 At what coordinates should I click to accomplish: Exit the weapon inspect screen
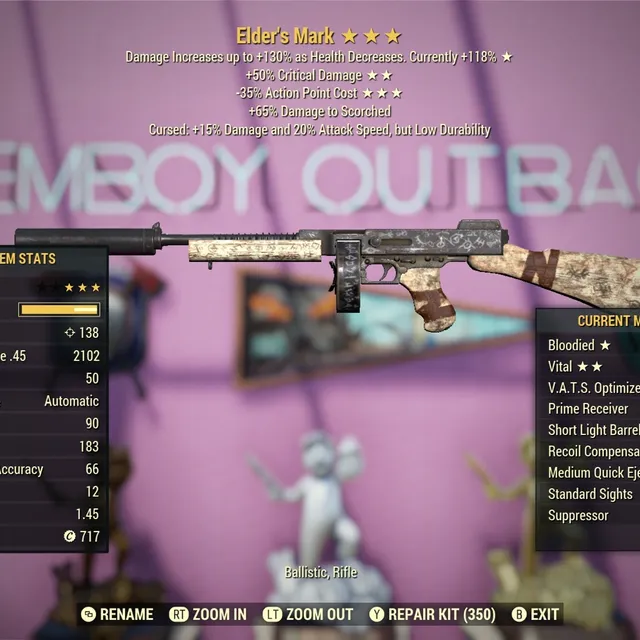535,614
